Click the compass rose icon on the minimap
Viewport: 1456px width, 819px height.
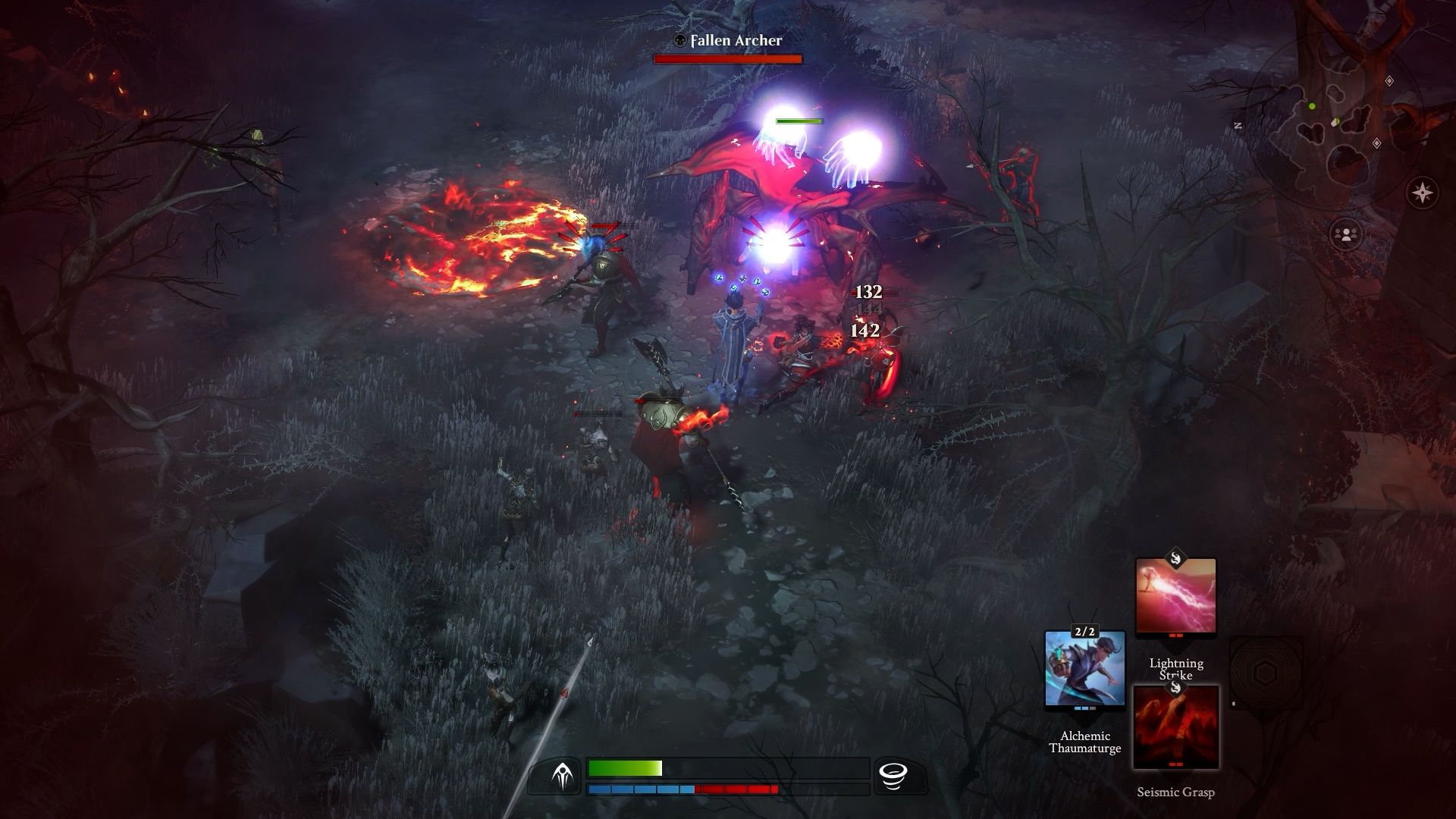coord(1422,191)
